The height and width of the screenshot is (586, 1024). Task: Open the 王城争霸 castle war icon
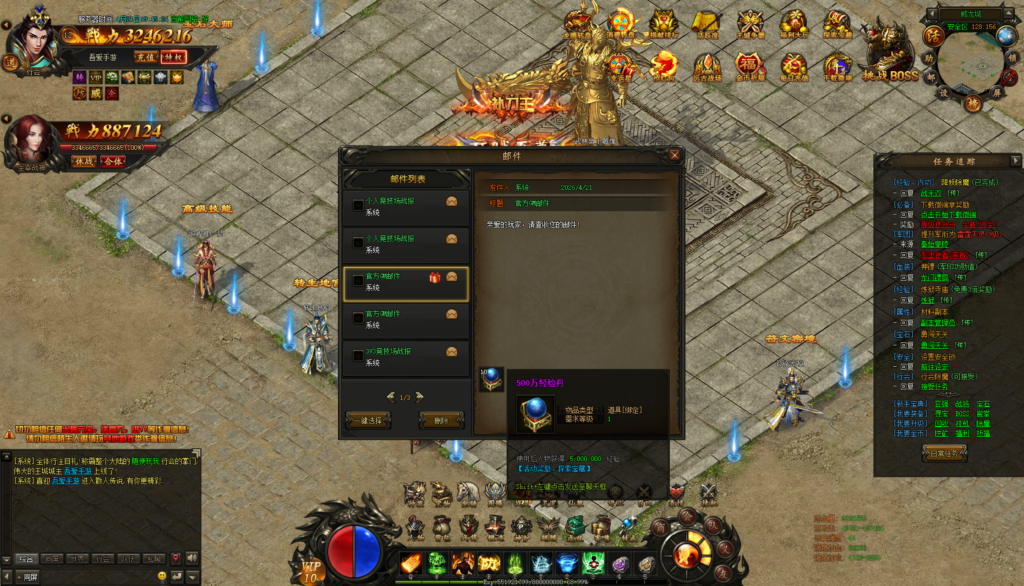pos(750,24)
